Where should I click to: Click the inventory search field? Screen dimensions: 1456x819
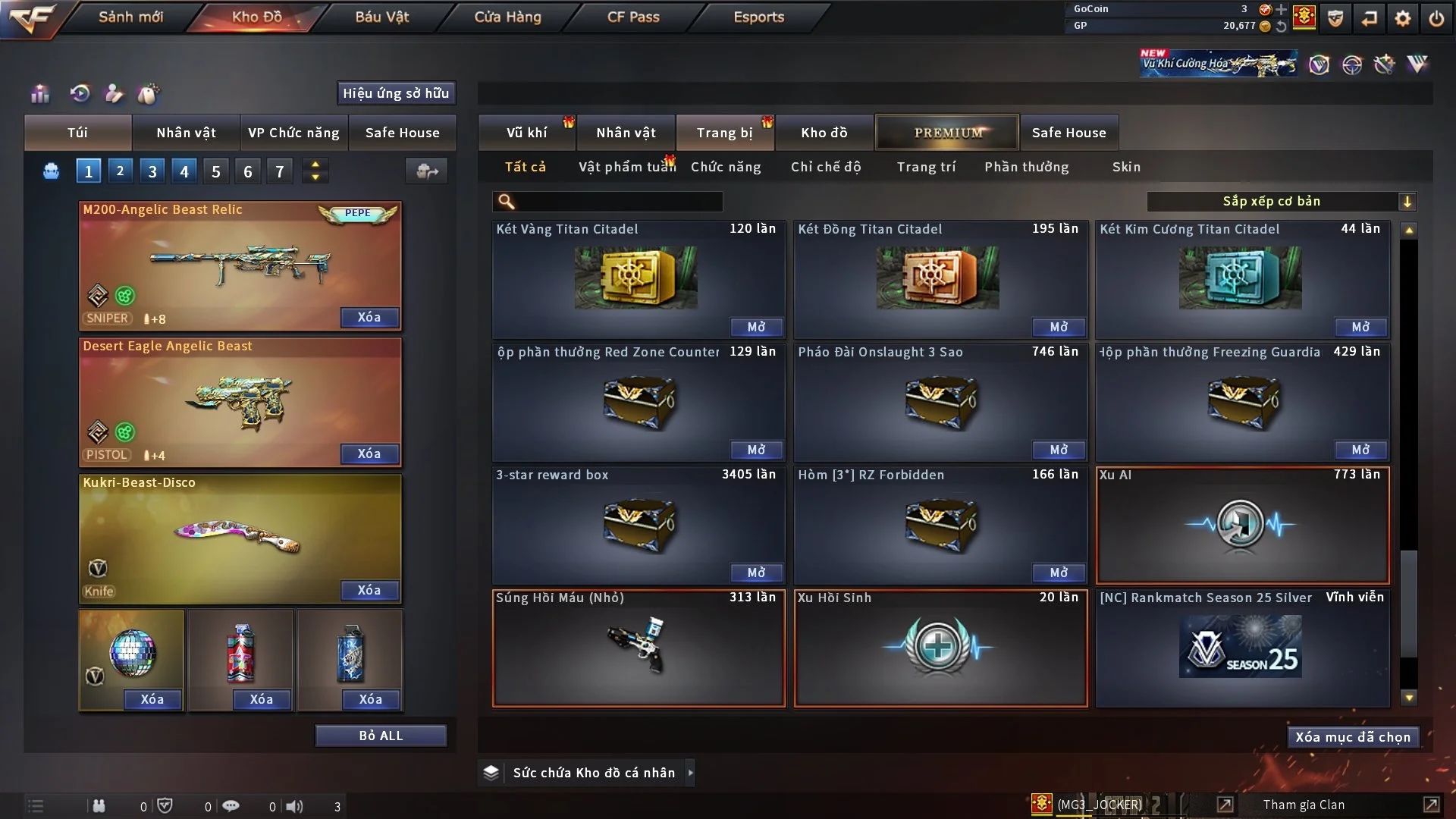(x=618, y=202)
